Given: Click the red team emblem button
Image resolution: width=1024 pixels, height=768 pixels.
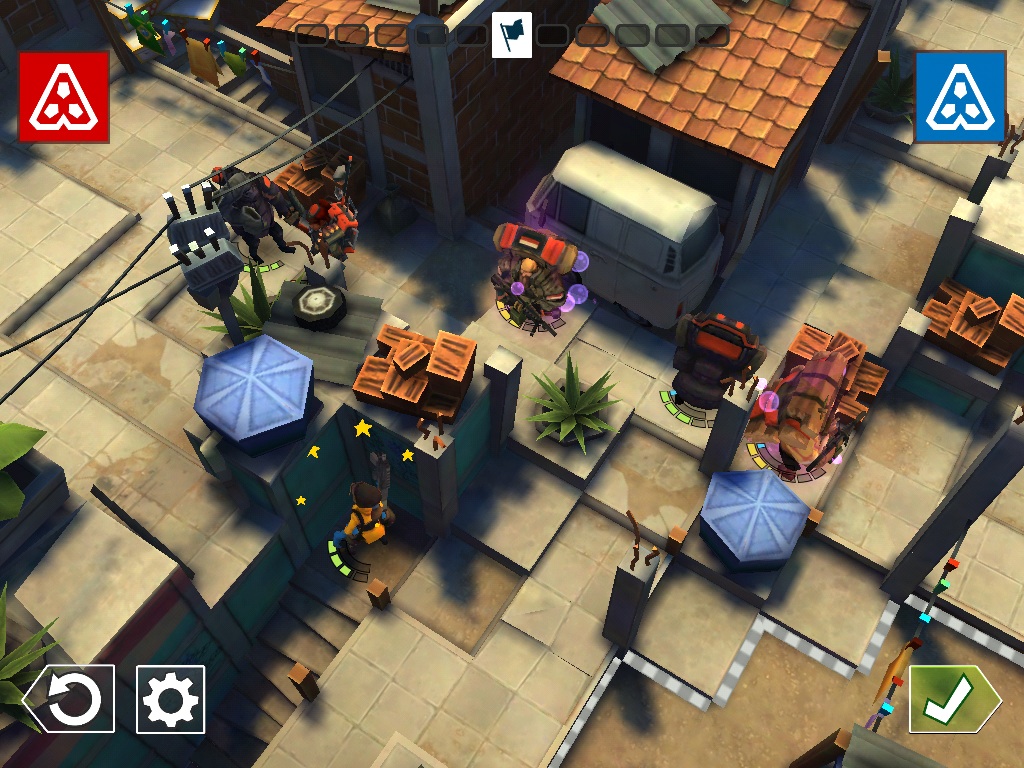Looking at the screenshot, I should point(63,97).
